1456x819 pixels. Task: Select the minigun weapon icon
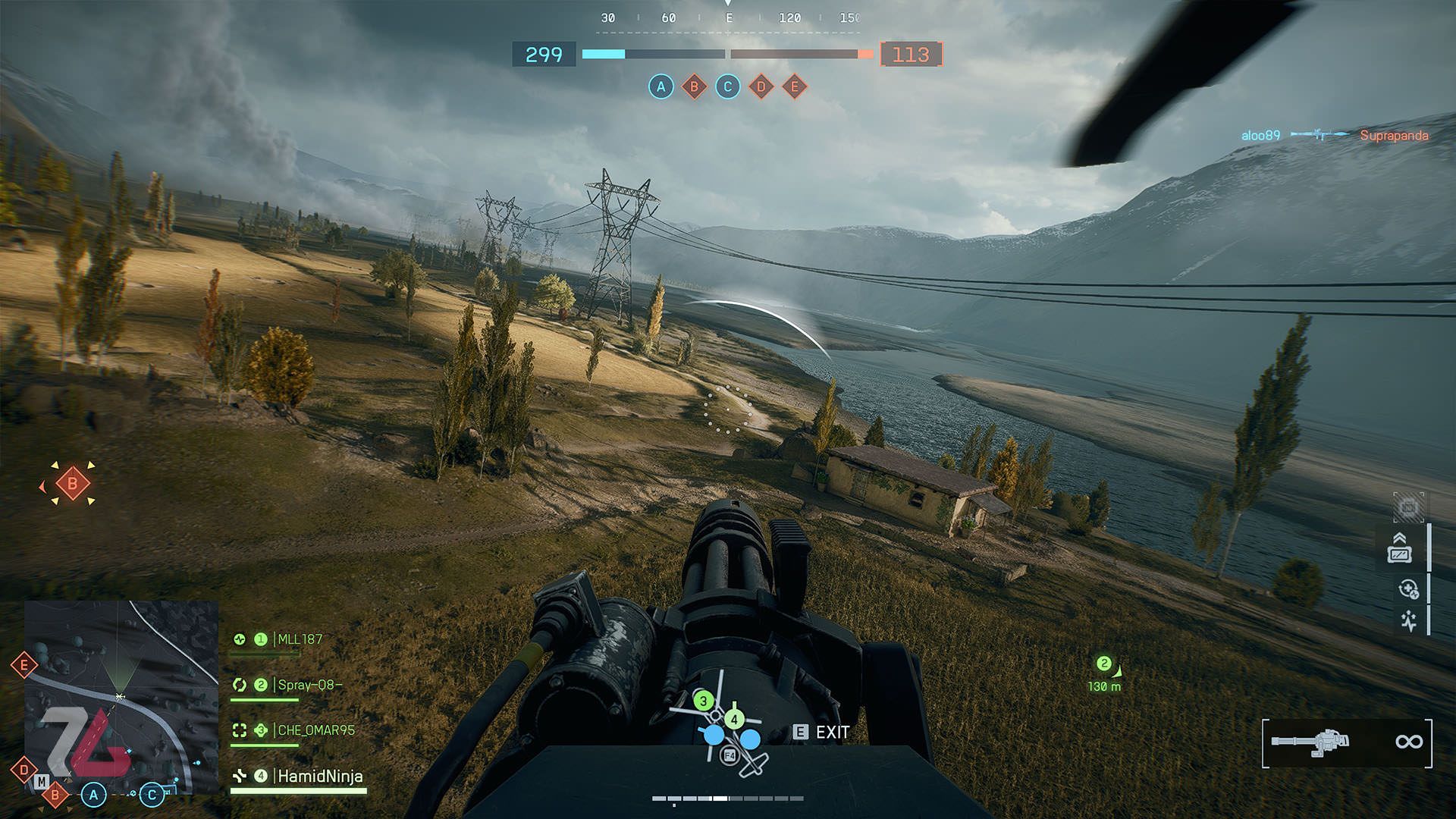(1312, 741)
